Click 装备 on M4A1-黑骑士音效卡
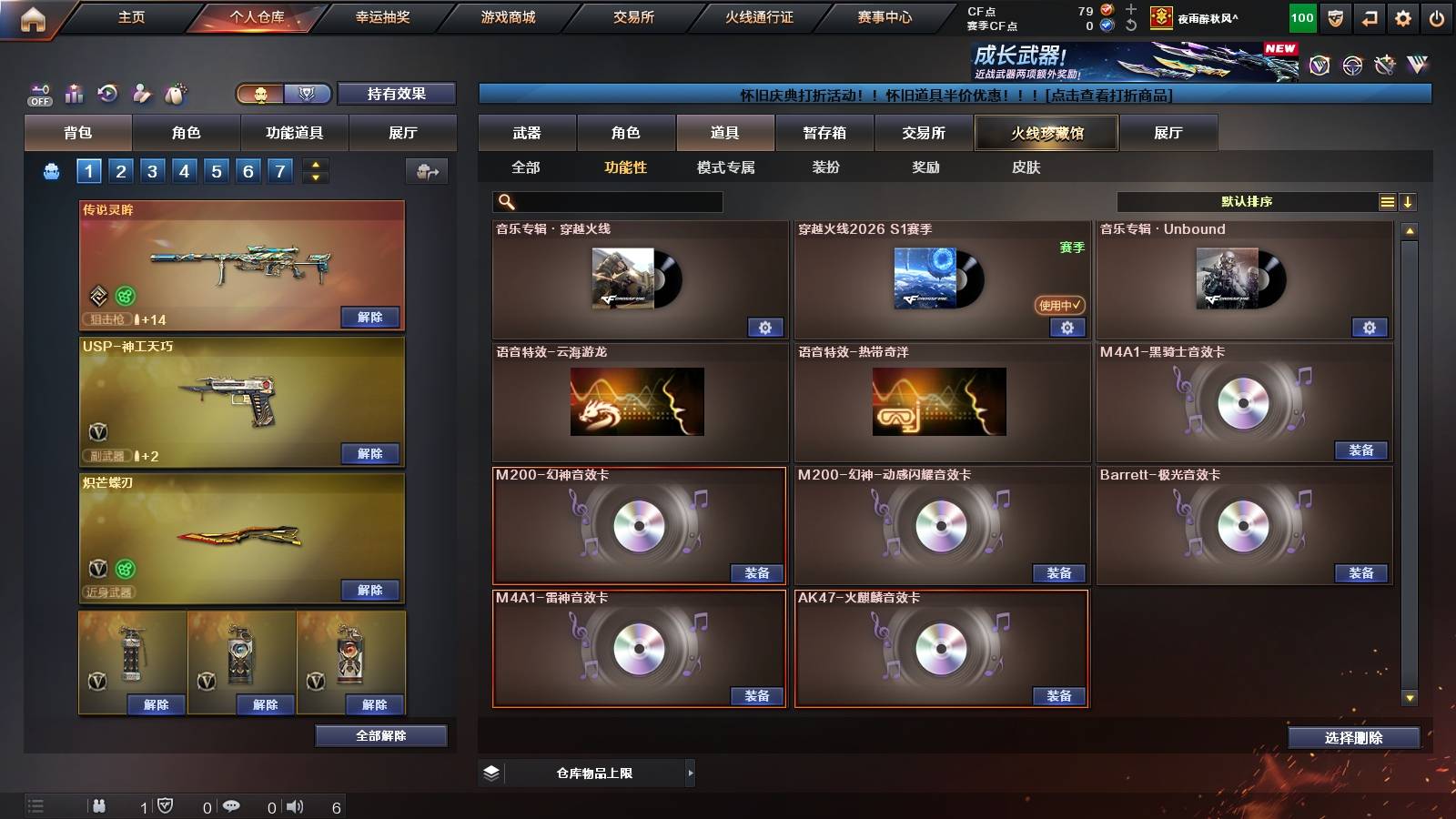Viewport: 1456px width, 819px height. coord(1362,450)
